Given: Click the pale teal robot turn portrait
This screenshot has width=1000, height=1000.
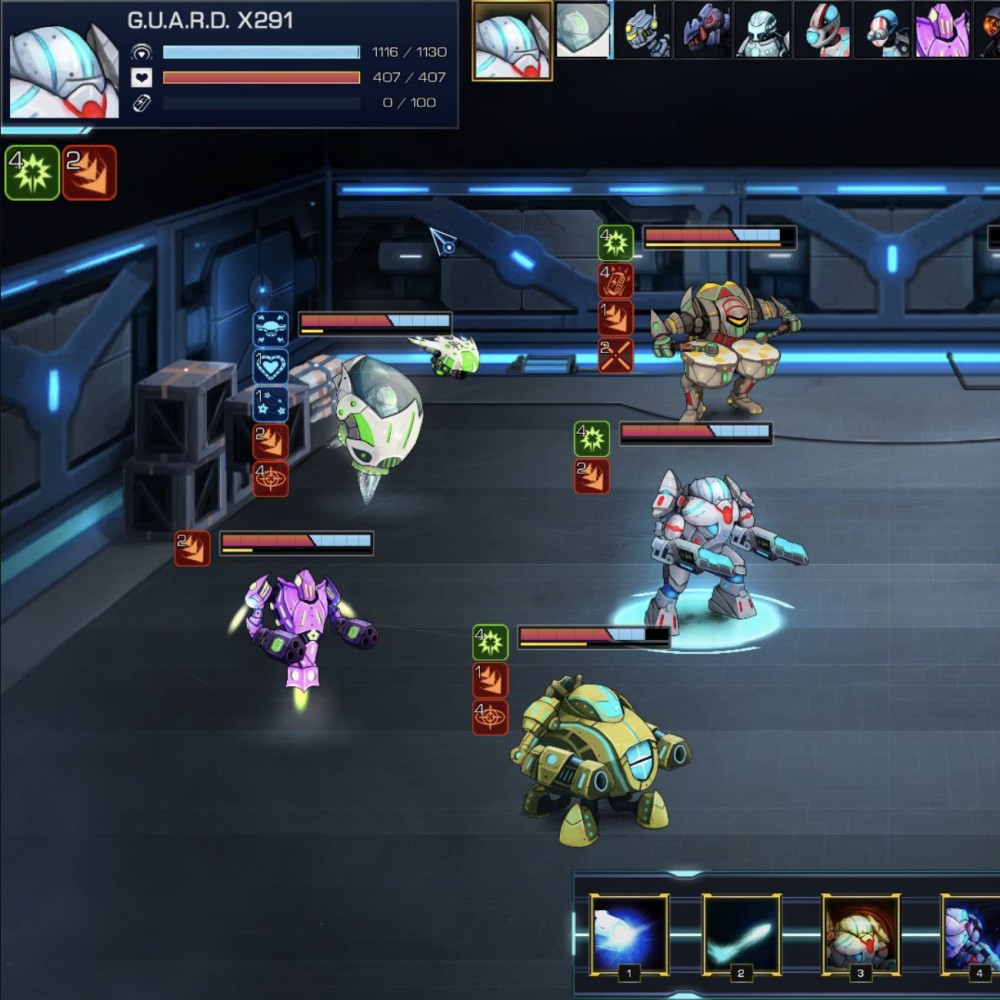Looking at the screenshot, I should tap(763, 30).
